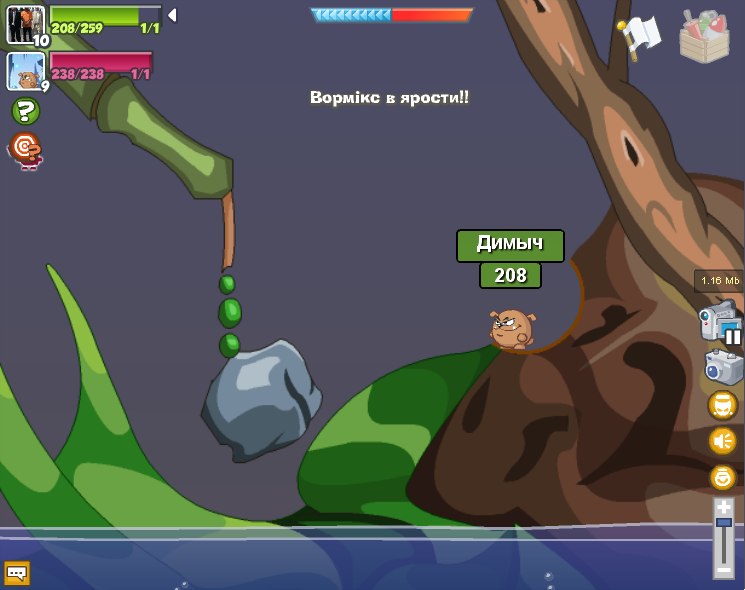Select the level 10 player avatar
Viewport: 745px width, 590px height.
[x=25, y=25]
